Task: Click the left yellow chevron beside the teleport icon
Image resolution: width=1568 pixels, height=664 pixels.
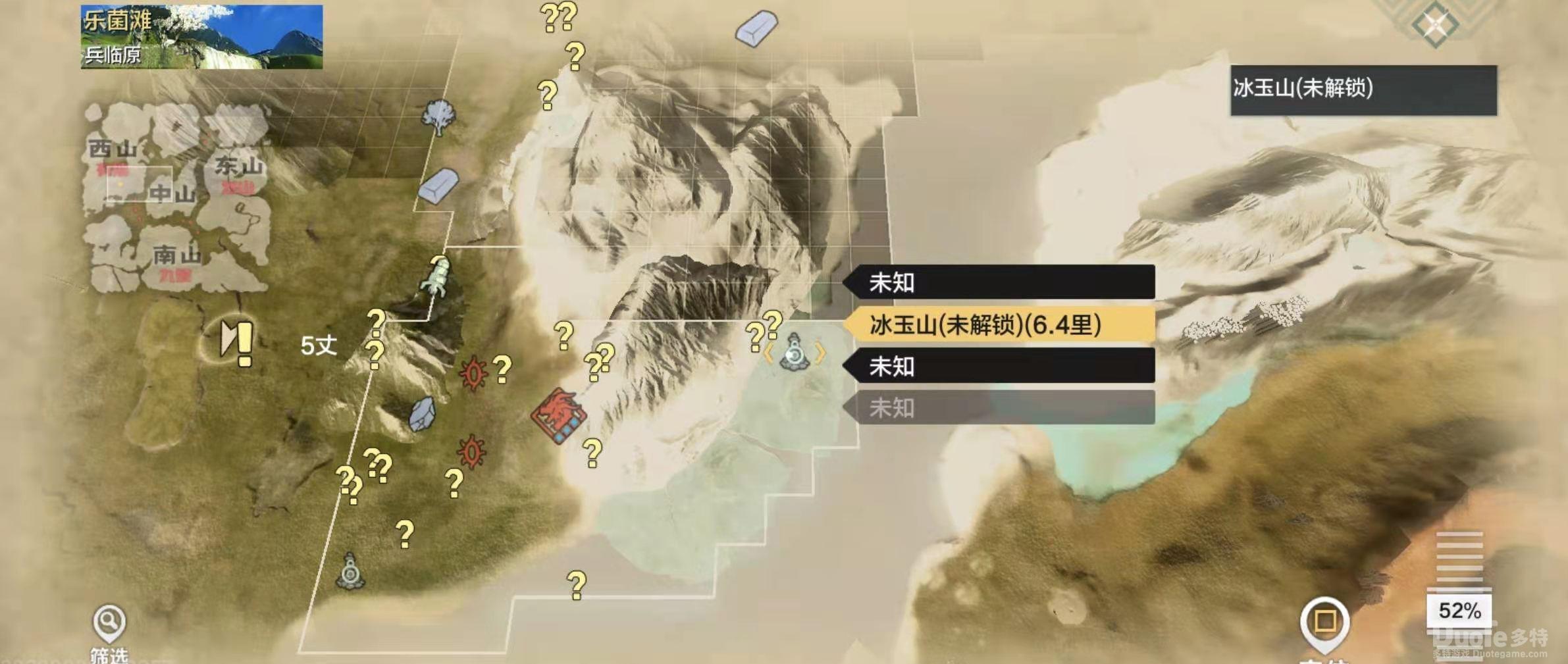Action: 767,354
